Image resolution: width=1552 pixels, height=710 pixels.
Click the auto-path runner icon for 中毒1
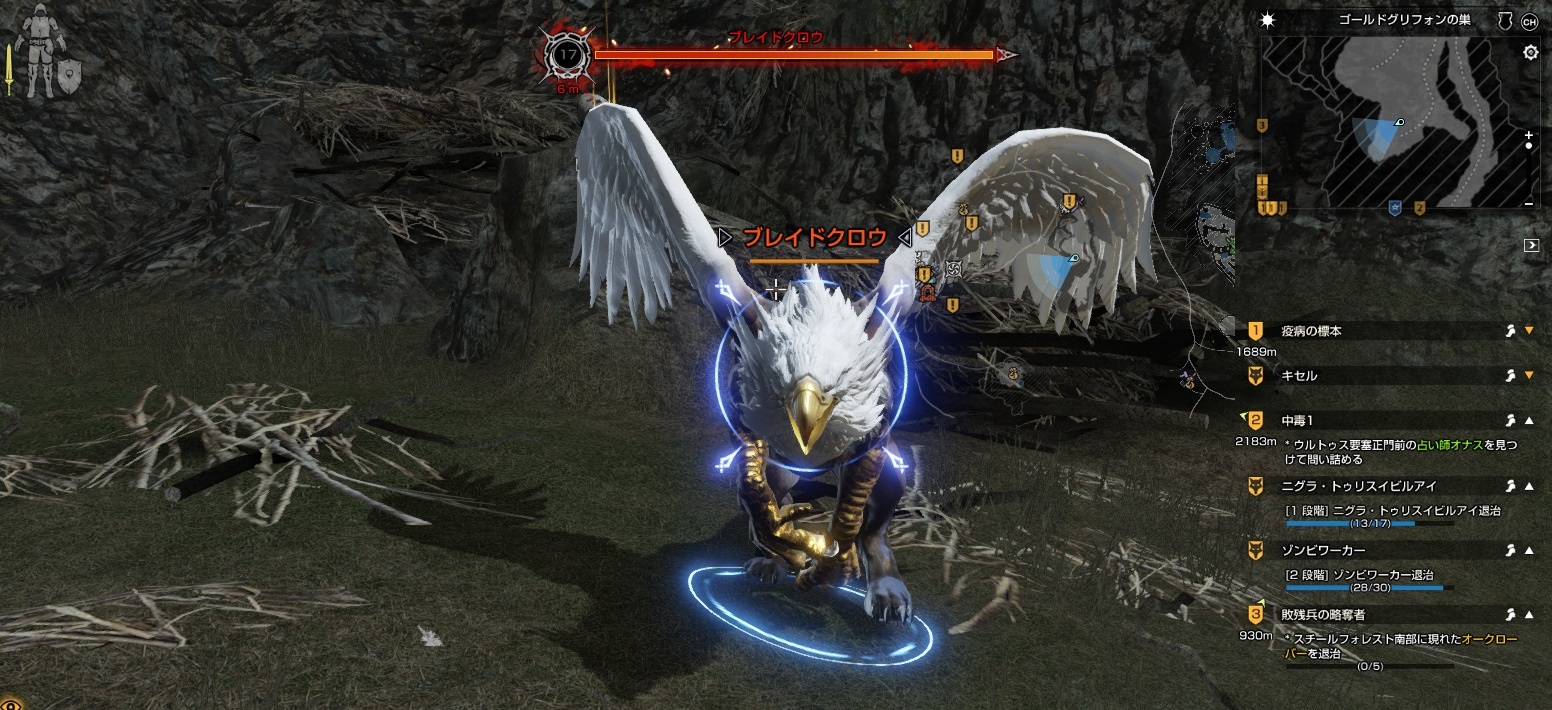[x=1510, y=420]
